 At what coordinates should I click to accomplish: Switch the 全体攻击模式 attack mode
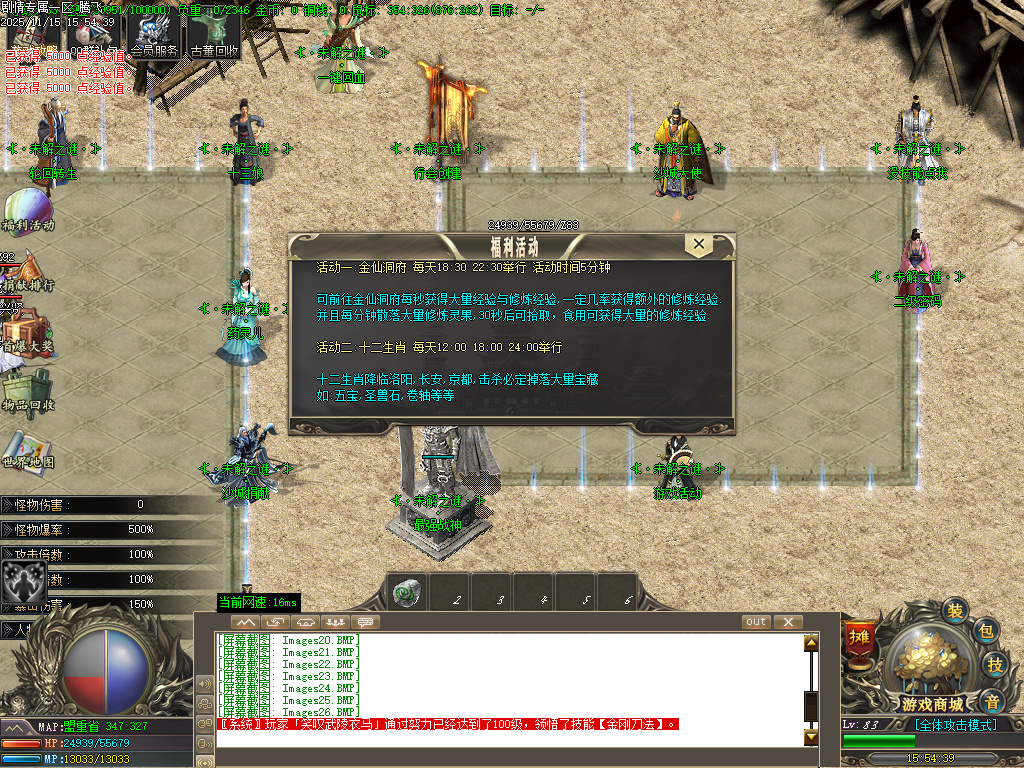(x=955, y=725)
